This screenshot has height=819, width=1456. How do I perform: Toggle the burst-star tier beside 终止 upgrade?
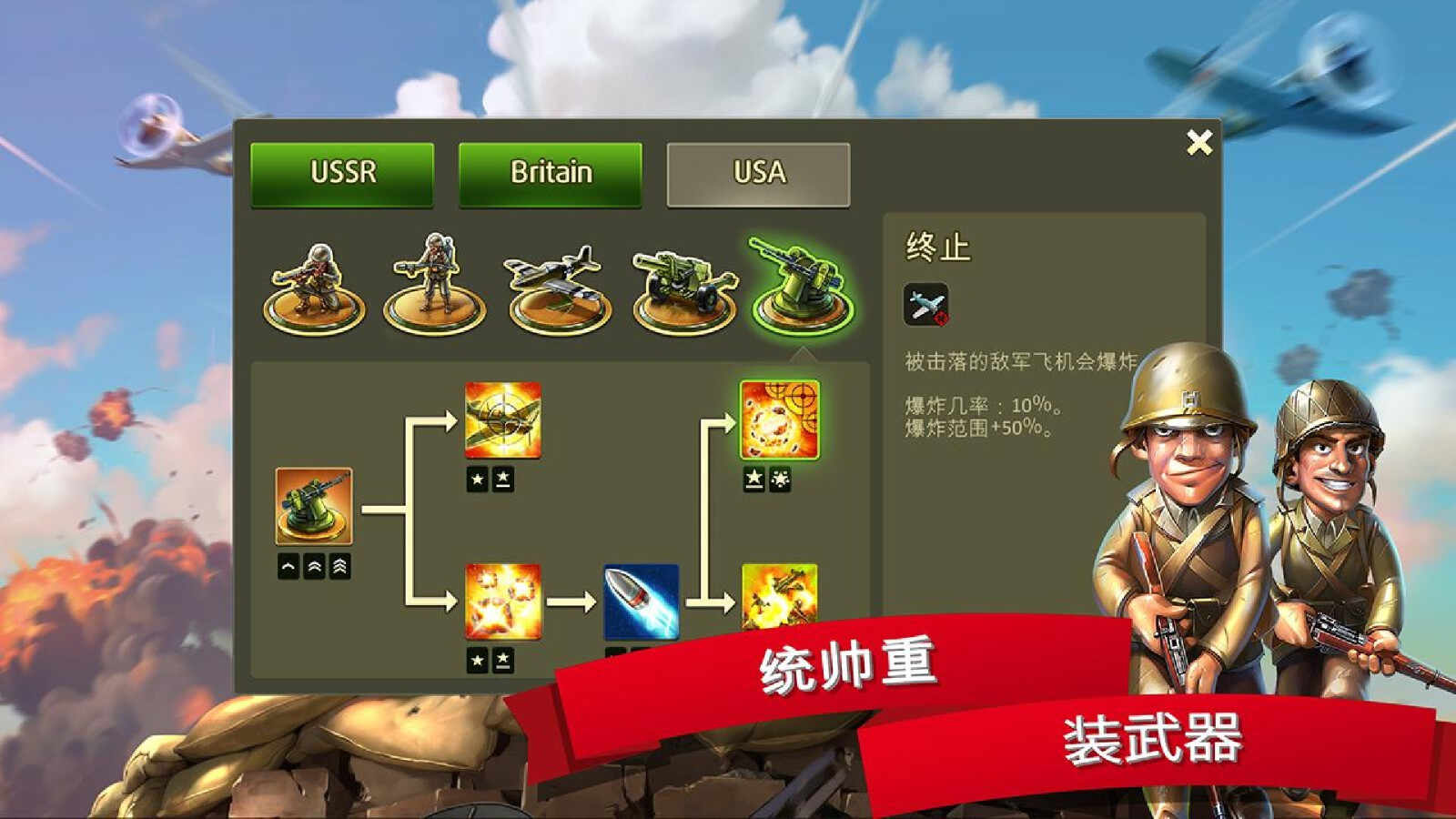[x=779, y=479]
